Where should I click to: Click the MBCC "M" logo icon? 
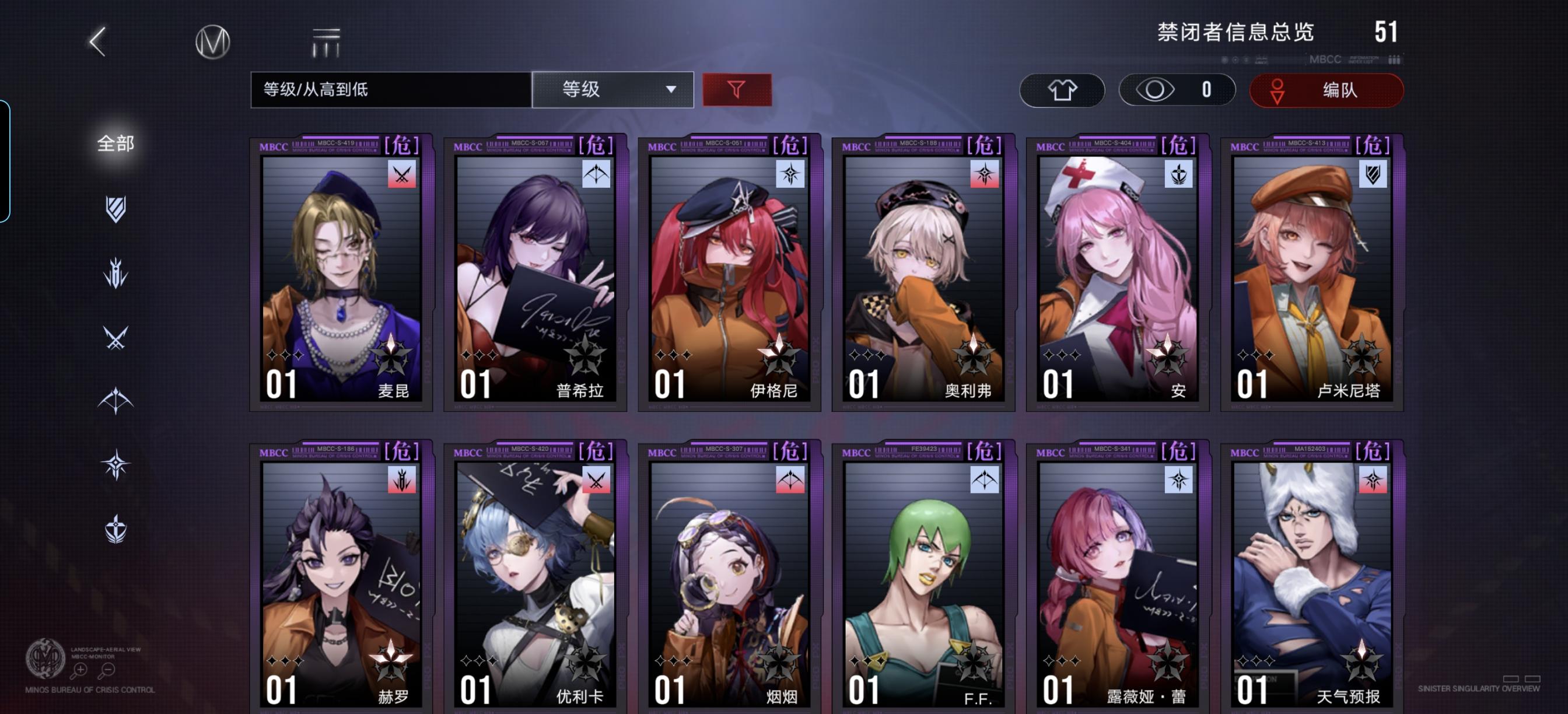pos(212,41)
